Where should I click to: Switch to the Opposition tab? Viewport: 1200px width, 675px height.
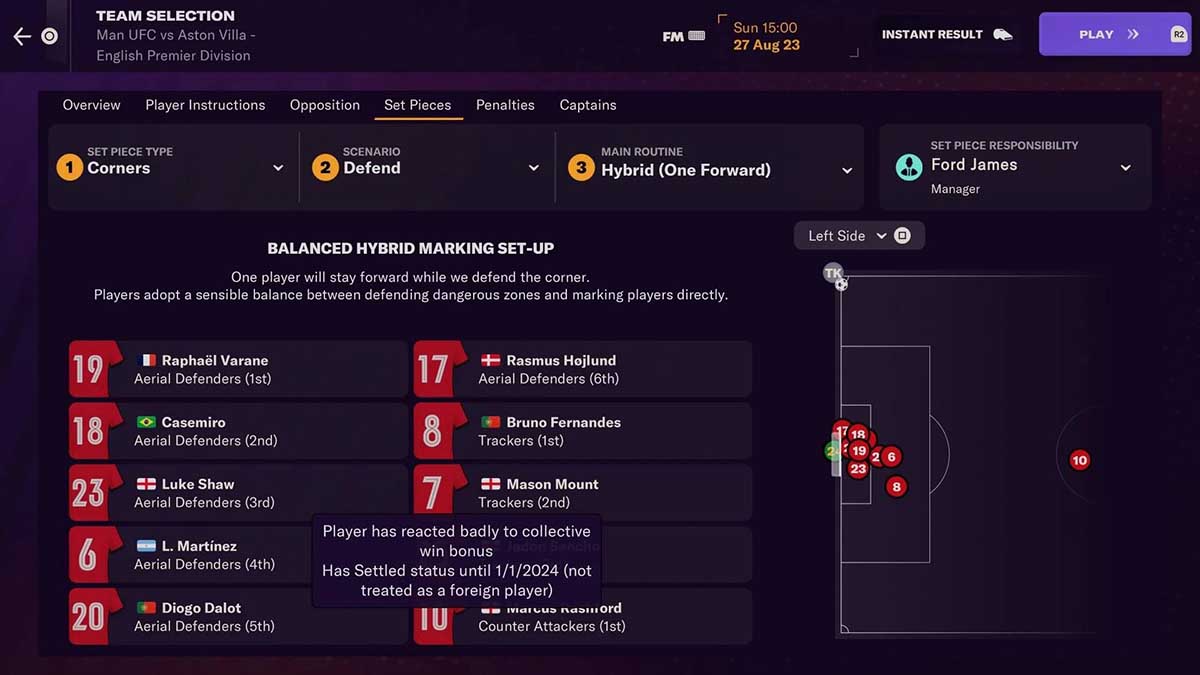[x=325, y=105]
